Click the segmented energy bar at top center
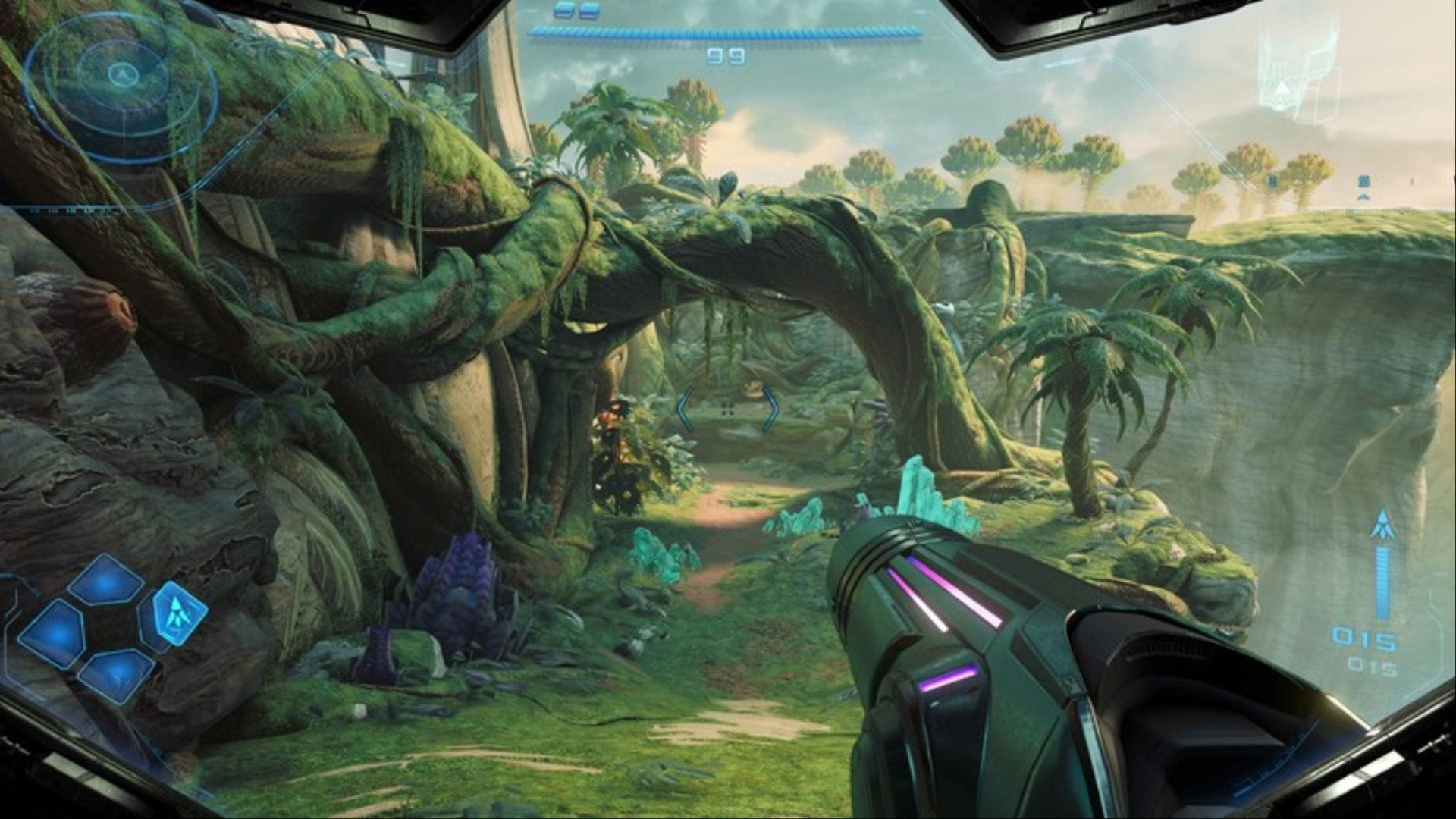The image size is (1456, 819). [724, 29]
